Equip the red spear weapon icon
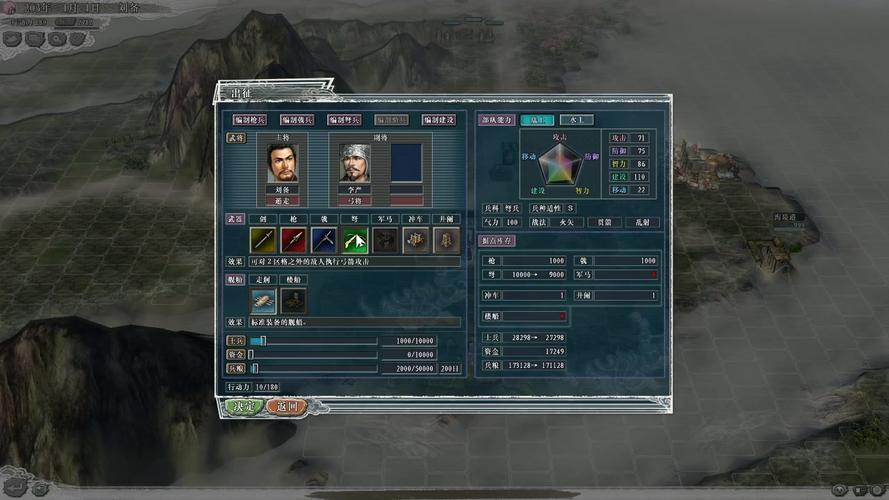Viewport: 889px width, 500px height. (x=293, y=240)
